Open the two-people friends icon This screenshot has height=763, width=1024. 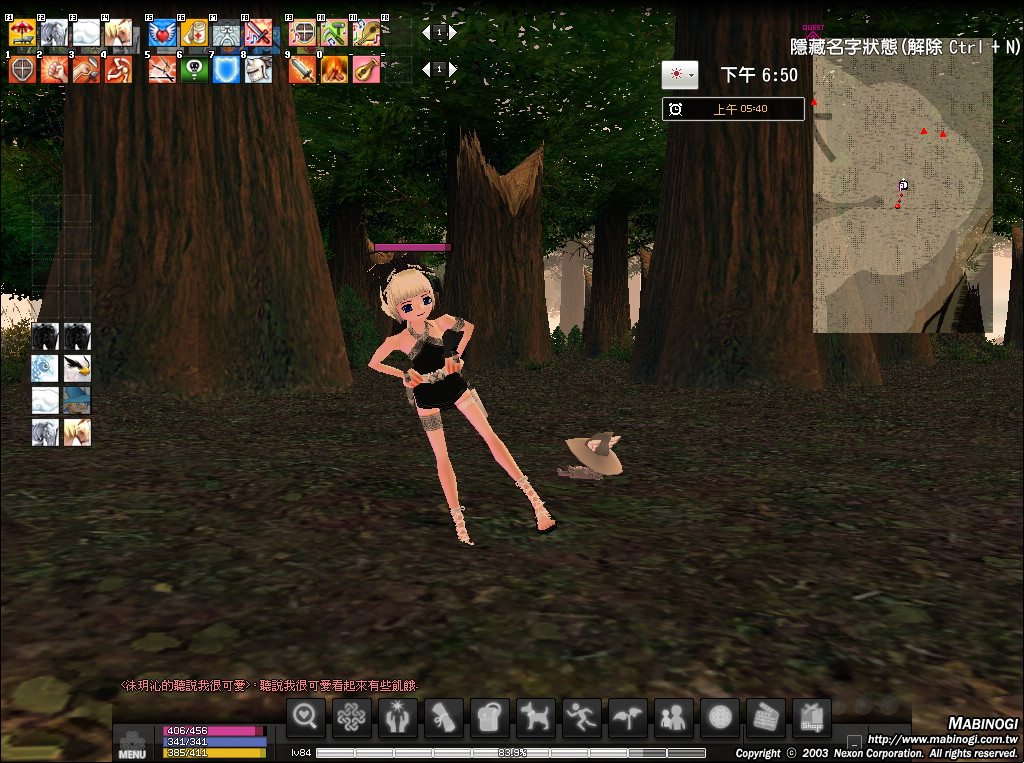pyautogui.click(x=674, y=716)
